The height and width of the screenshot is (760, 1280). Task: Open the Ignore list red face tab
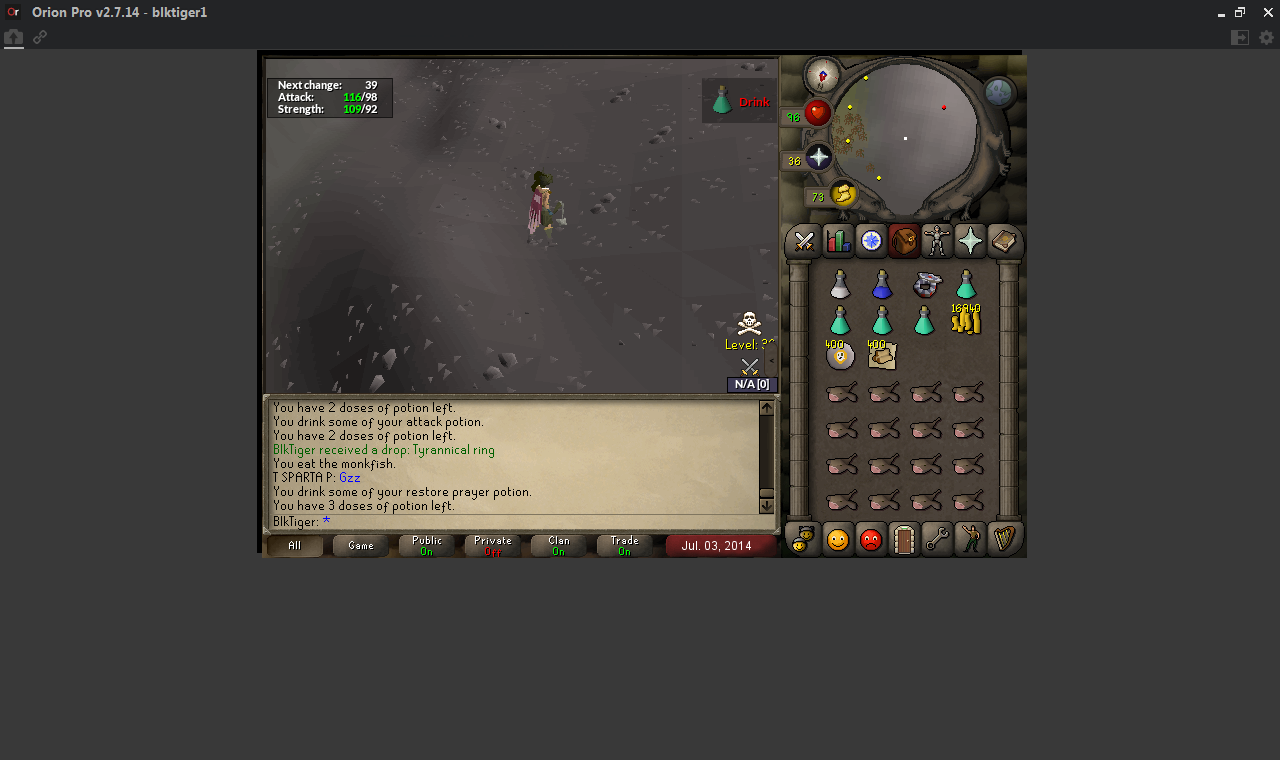pyautogui.click(x=869, y=539)
